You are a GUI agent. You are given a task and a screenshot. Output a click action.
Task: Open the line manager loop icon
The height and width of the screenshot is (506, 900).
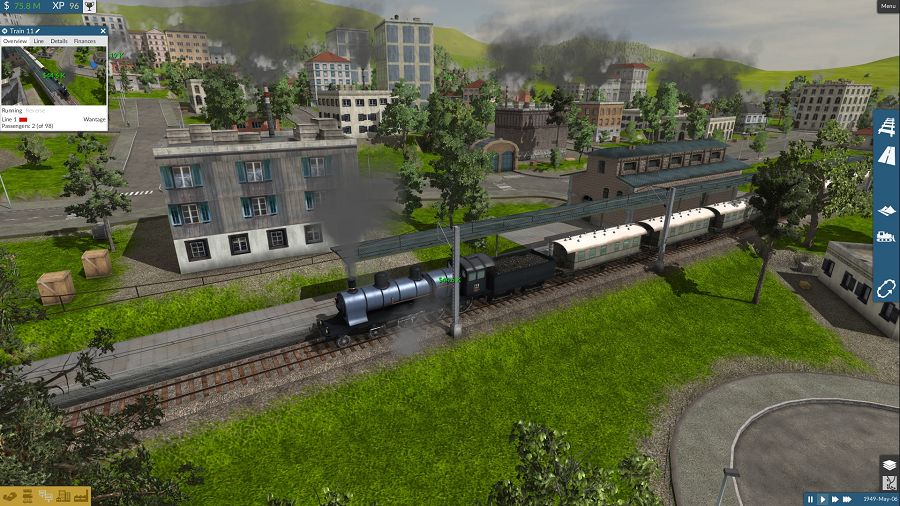click(886, 288)
